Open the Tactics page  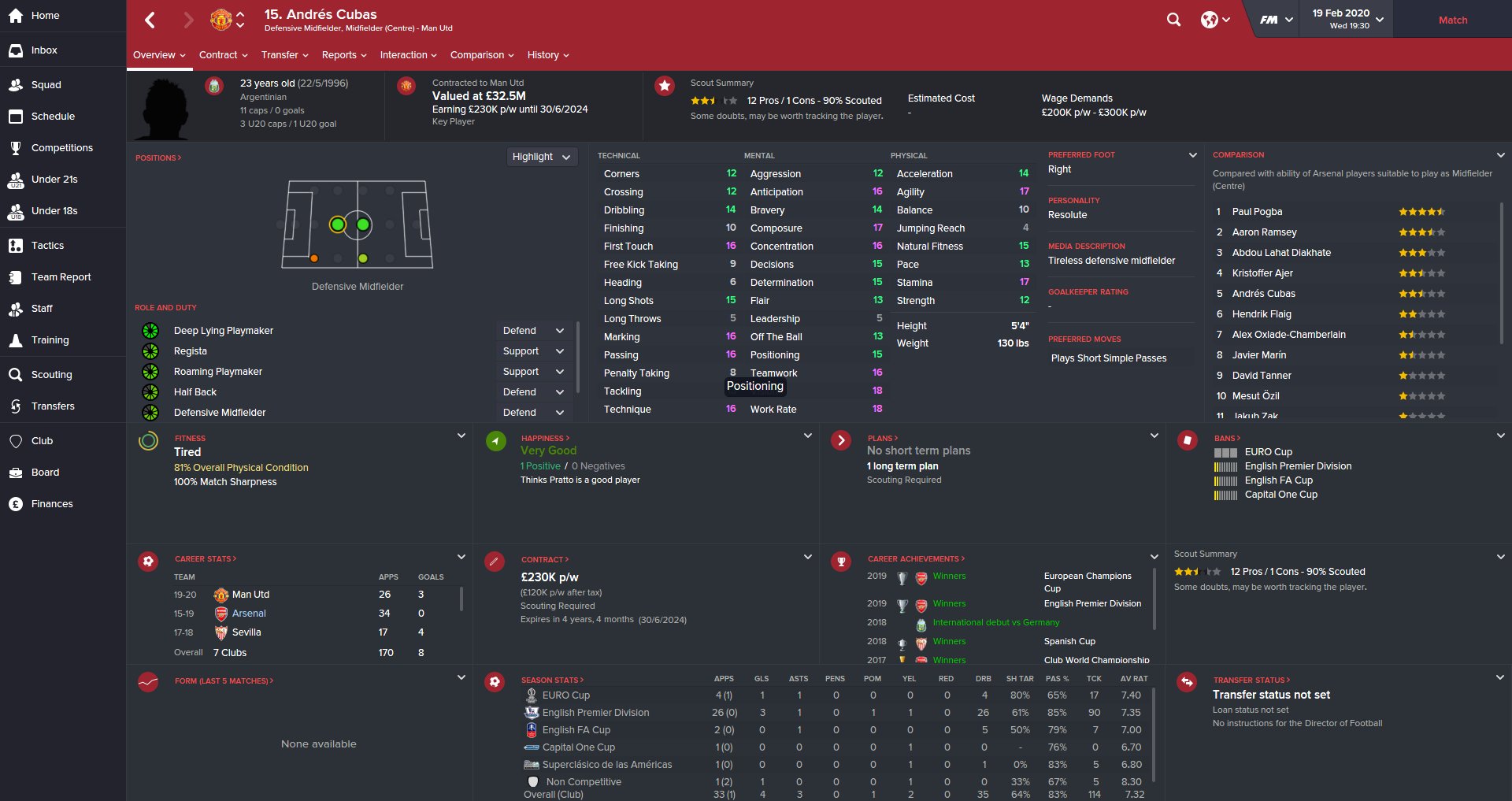click(x=47, y=246)
